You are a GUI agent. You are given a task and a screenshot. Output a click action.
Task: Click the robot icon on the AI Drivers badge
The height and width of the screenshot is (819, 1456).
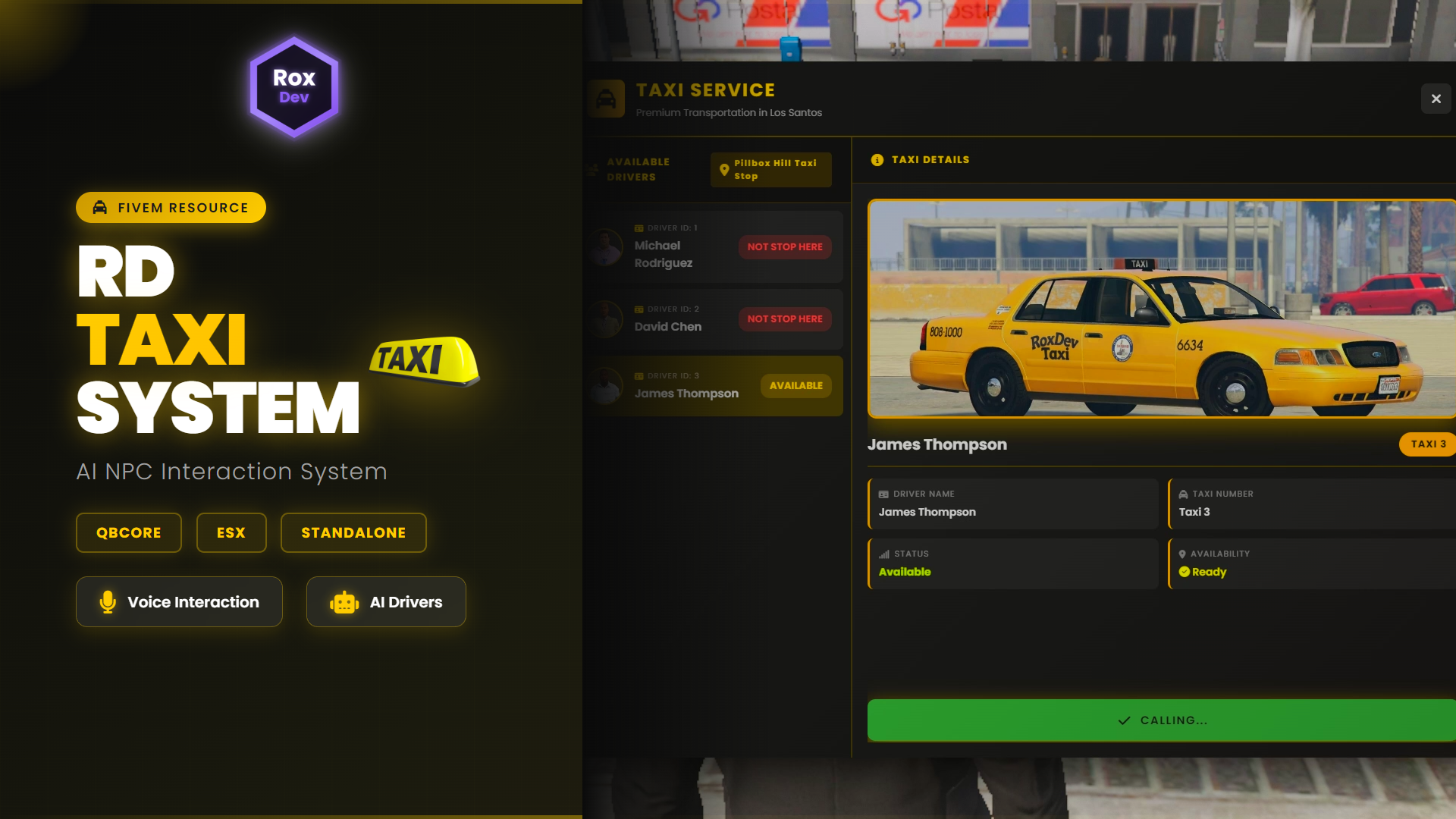pyautogui.click(x=344, y=601)
